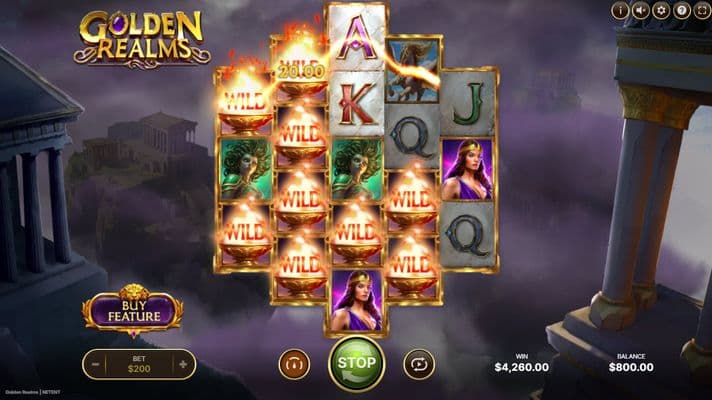
Task: Decrease the bet with the minus button
Action: click(x=95, y=365)
